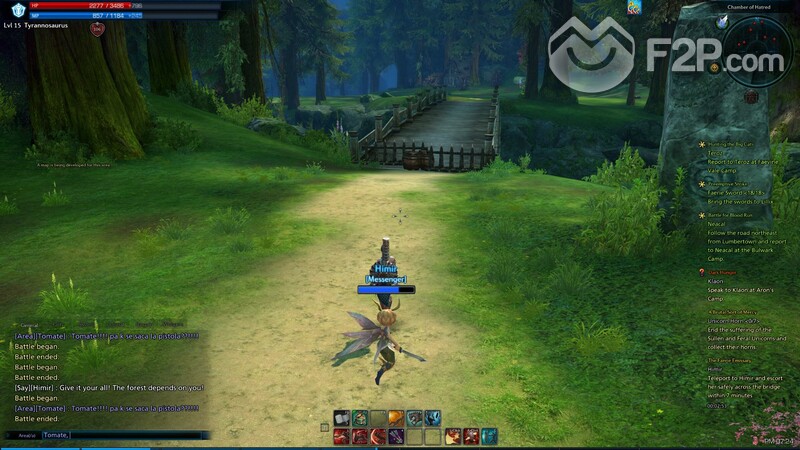Use the teal glowing rightmost hotbar skill
The image size is (800, 450).
coord(489,436)
